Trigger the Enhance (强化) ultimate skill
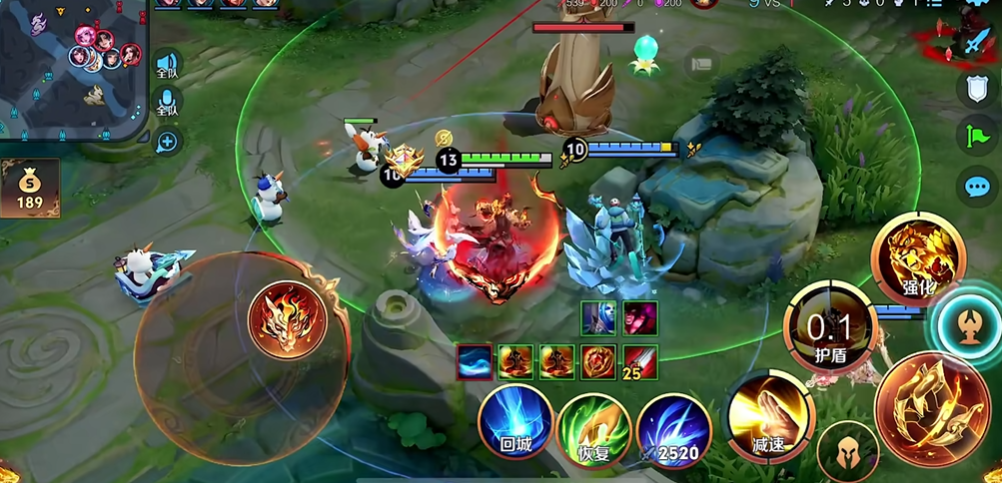1002x483 pixels. click(x=917, y=260)
